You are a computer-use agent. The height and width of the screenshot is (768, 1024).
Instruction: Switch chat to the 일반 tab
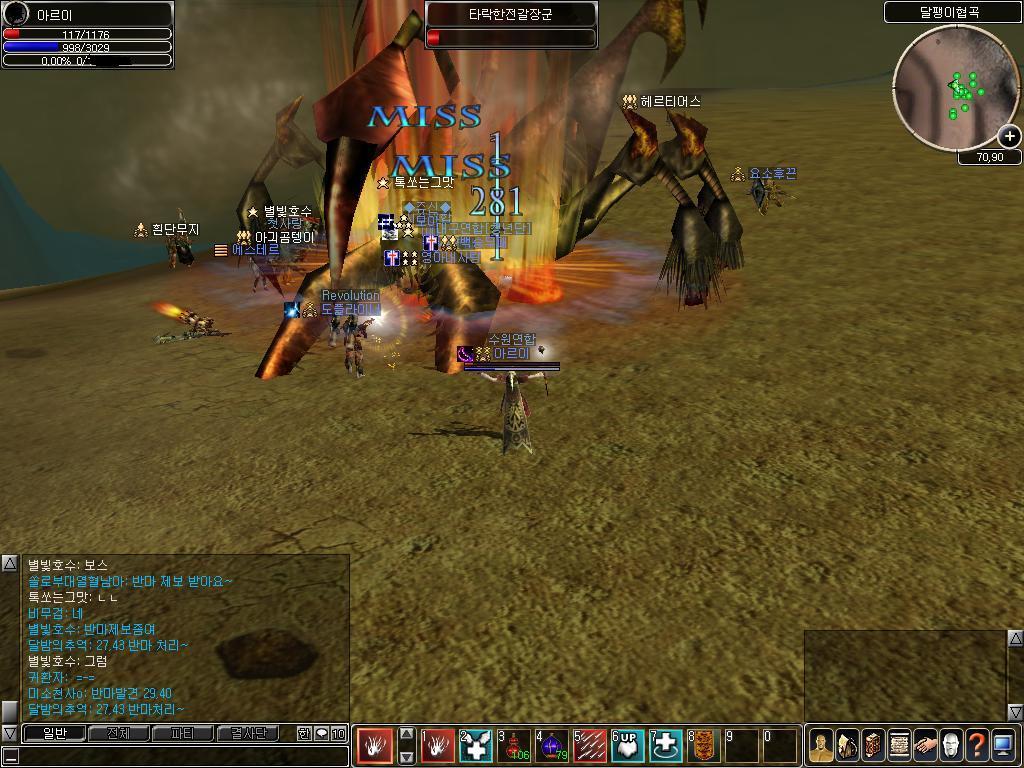click(54, 733)
